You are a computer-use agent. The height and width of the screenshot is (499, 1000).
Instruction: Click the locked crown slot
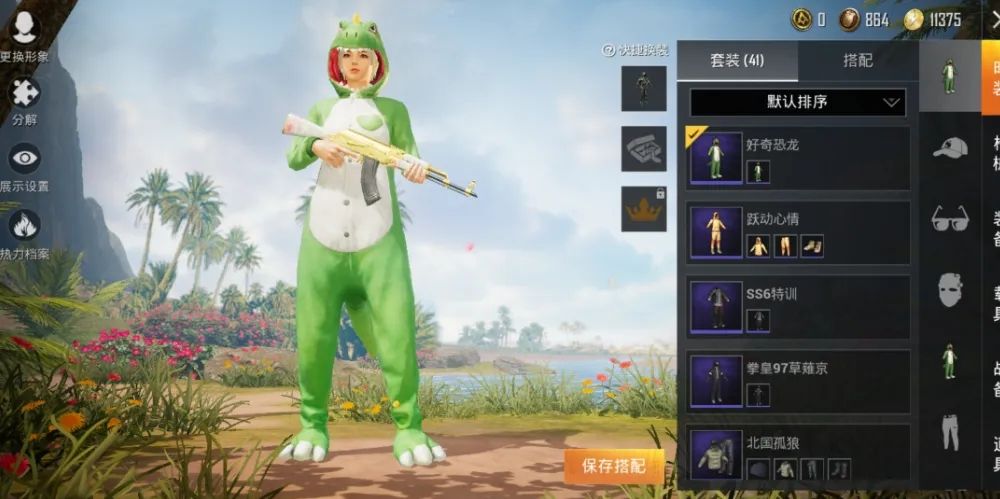coord(643,209)
